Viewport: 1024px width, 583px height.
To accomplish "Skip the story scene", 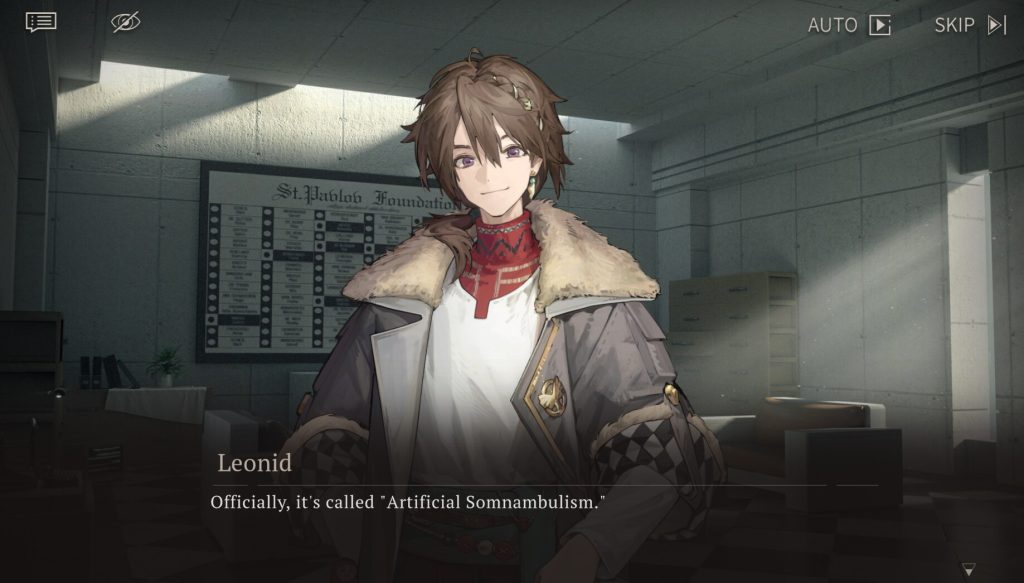I will (970, 25).
